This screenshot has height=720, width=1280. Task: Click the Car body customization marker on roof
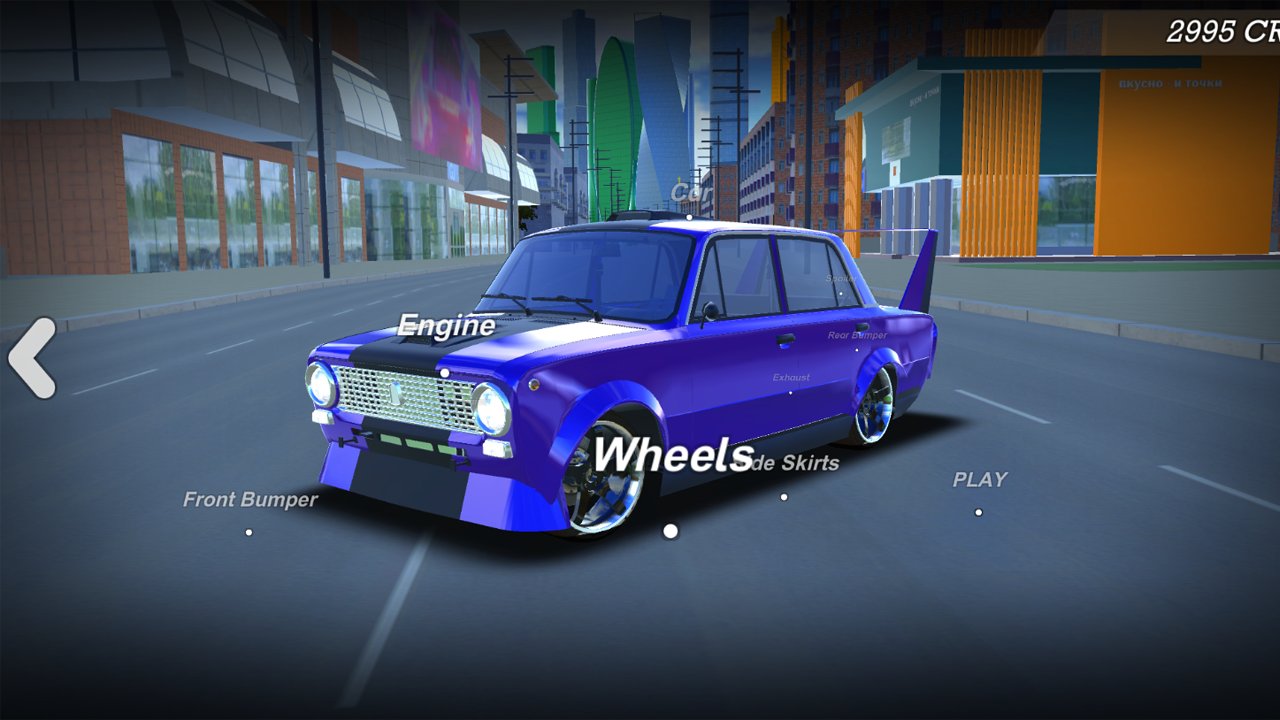pyautogui.click(x=691, y=216)
